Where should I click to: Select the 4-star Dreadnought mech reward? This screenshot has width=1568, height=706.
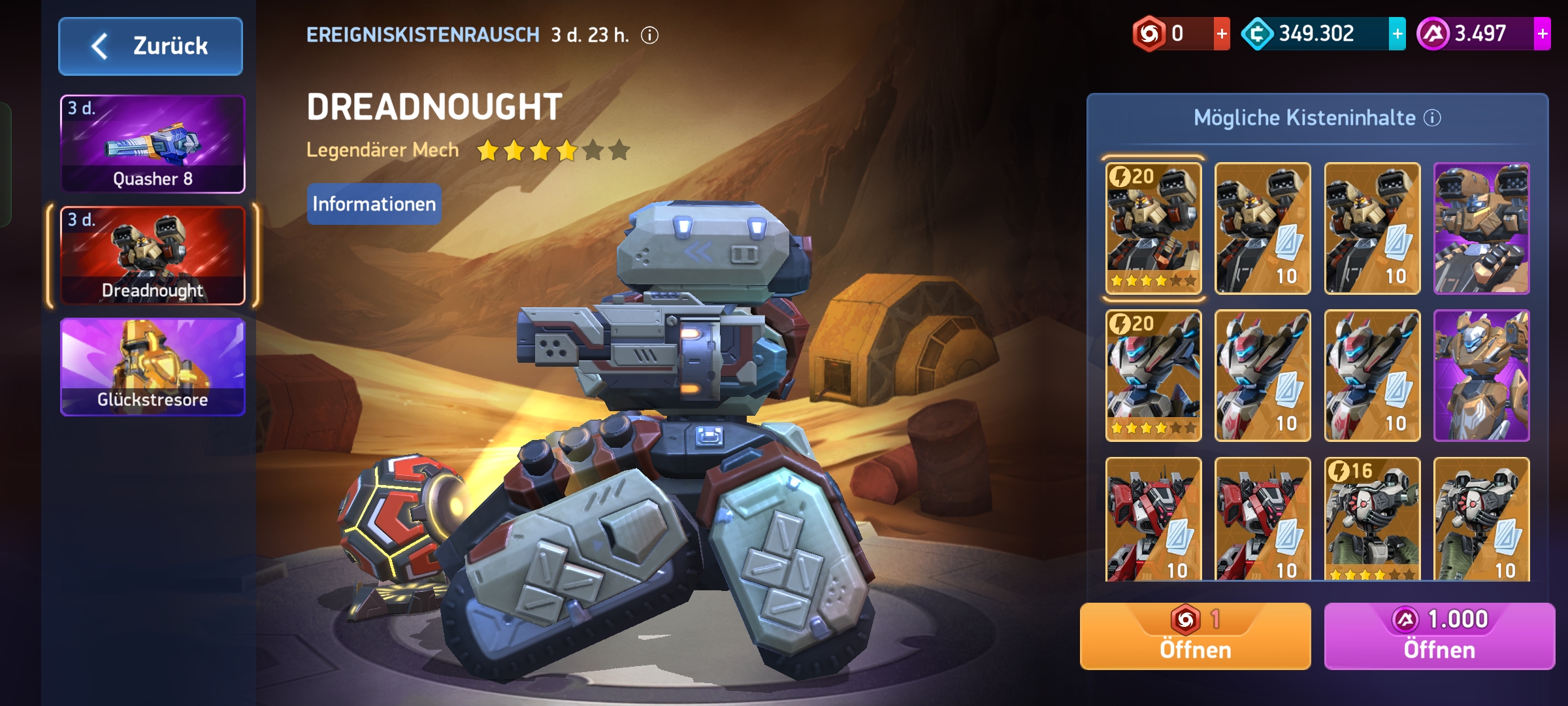pos(1153,228)
